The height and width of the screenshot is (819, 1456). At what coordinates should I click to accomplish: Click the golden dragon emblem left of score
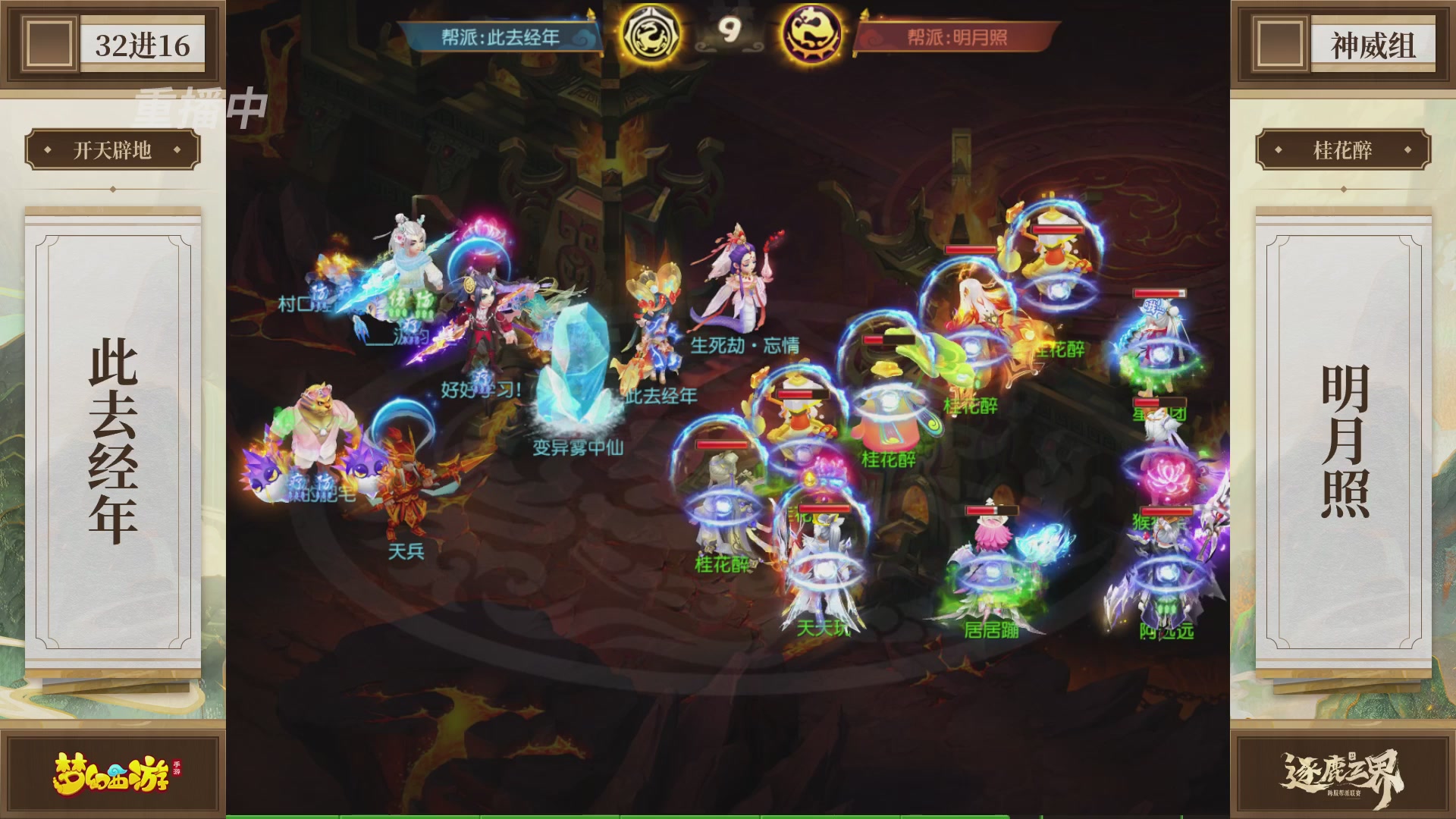point(653,30)
